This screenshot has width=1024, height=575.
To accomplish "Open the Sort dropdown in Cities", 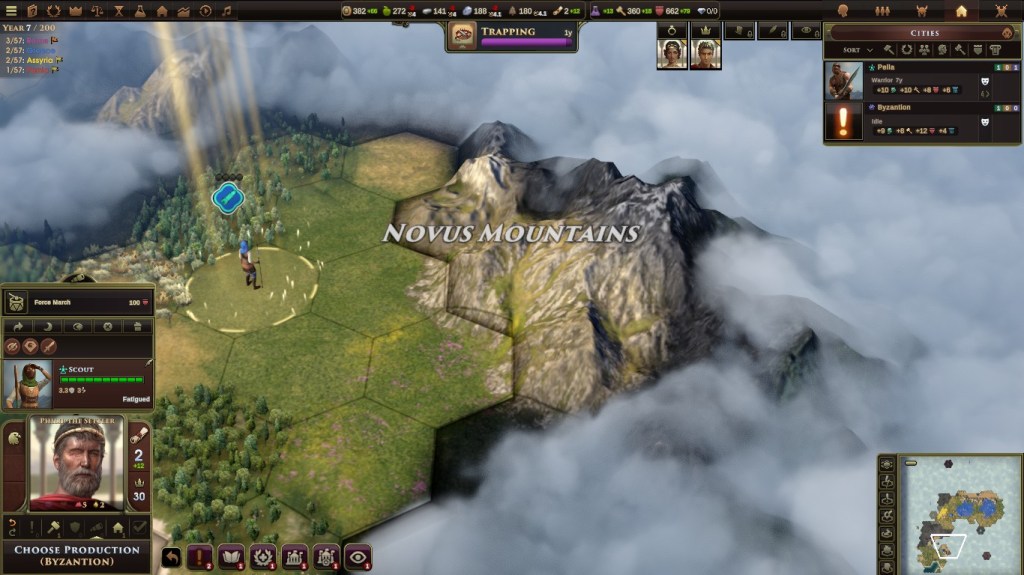I will click(857, 49).
